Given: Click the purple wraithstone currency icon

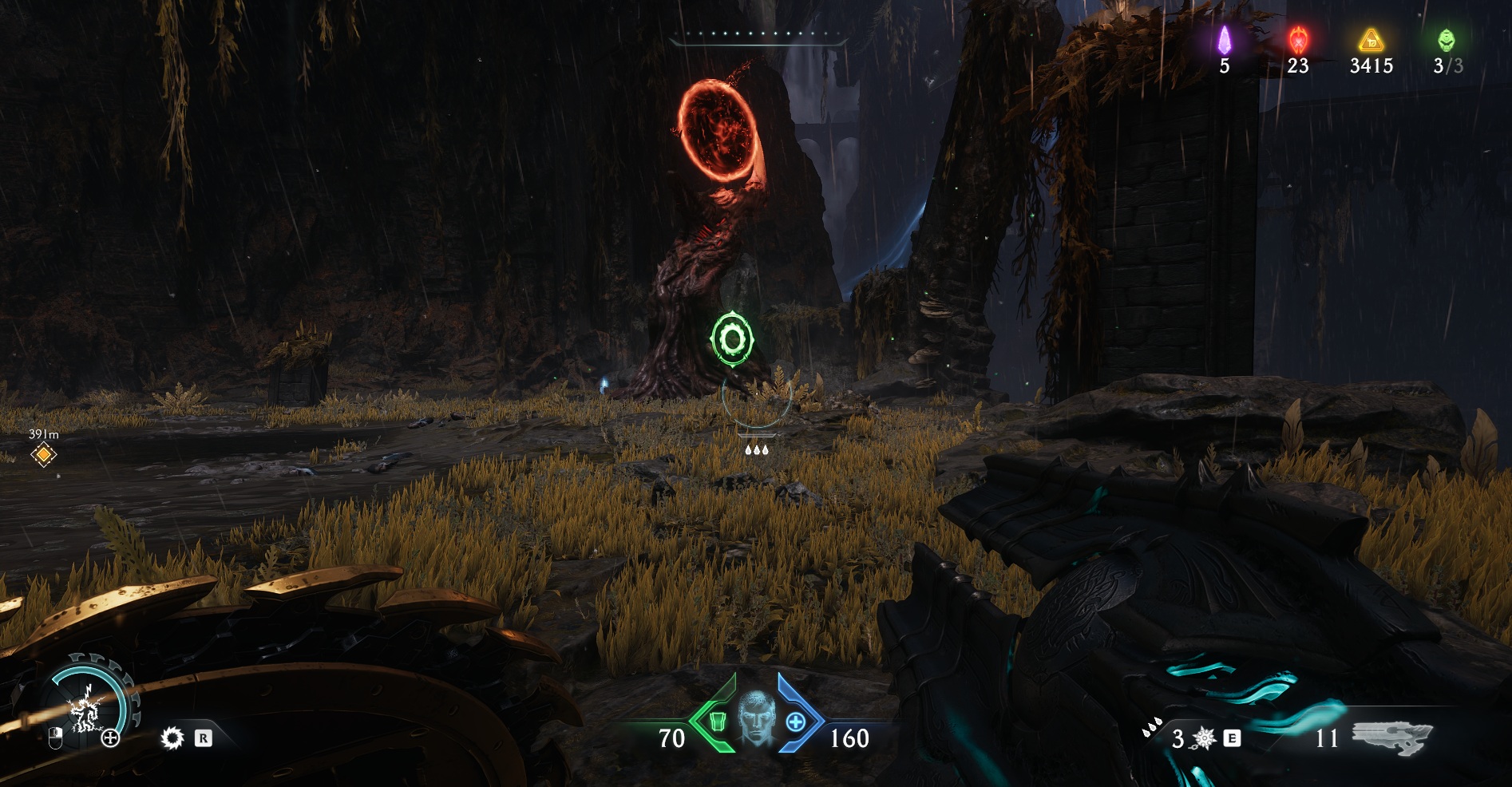Looking at the screenshot, I should tap(1224, 40).
